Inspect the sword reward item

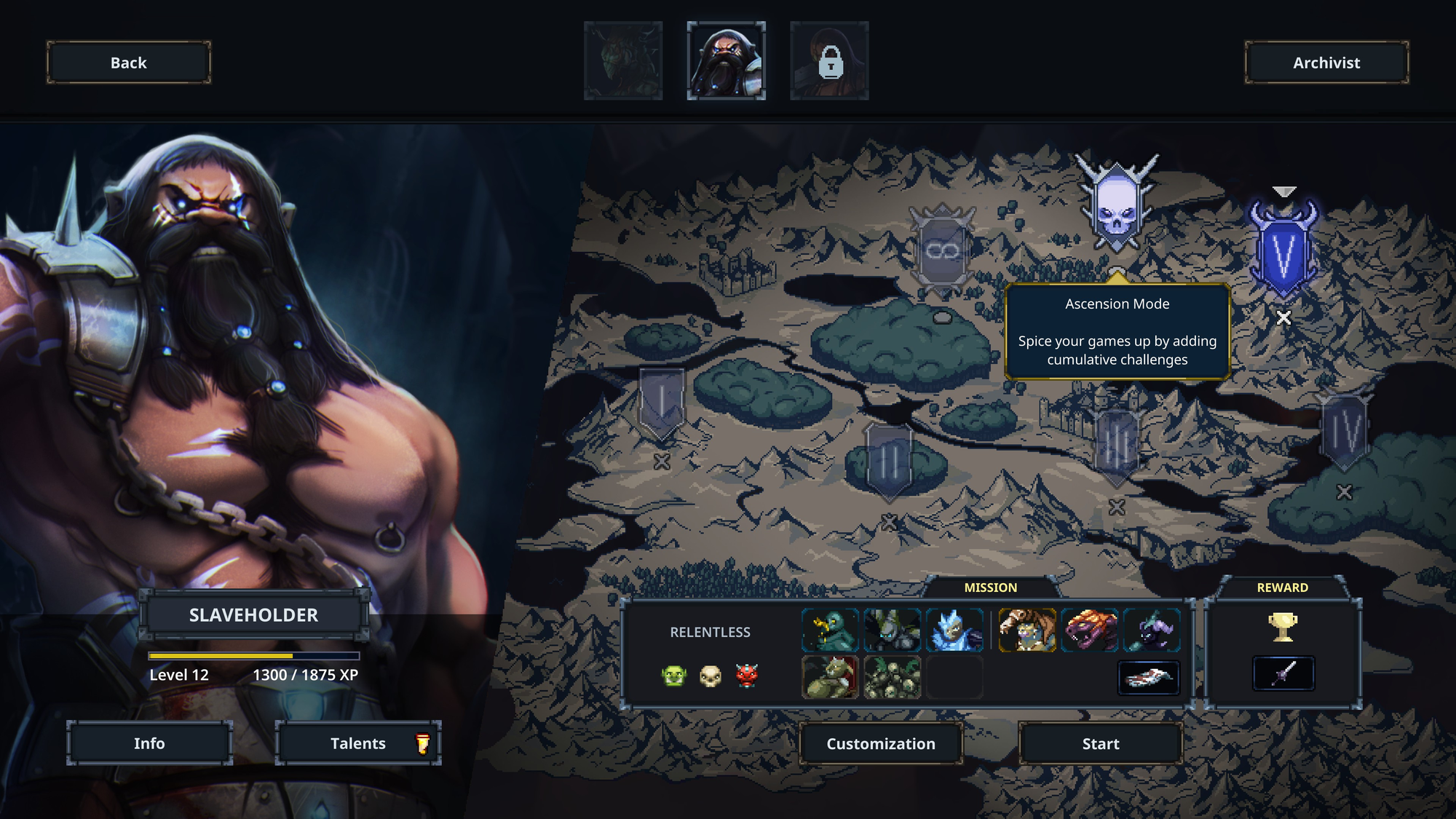(1283, 673)
